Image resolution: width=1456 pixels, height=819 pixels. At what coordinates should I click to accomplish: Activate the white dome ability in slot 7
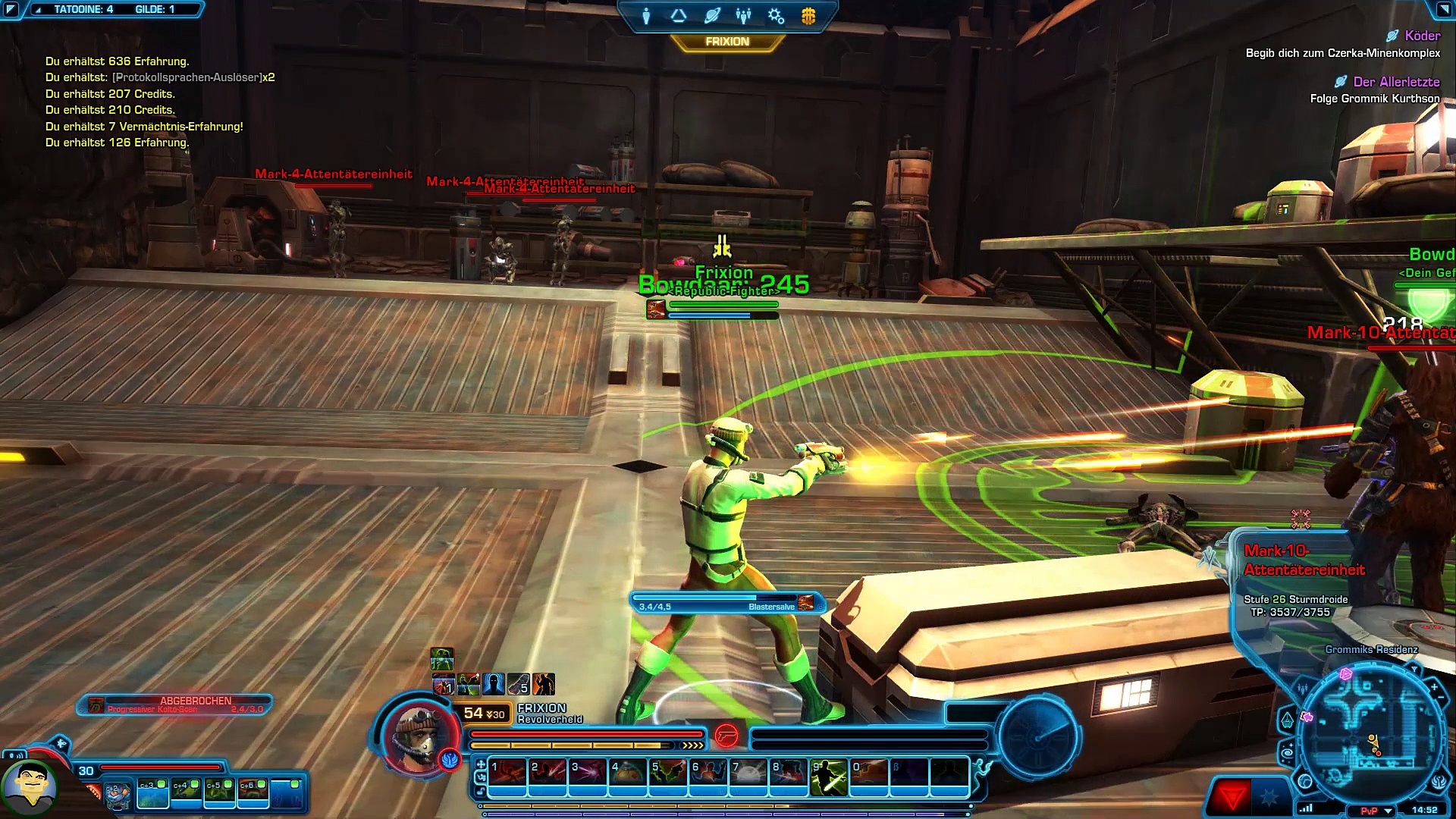pos(748,776)
